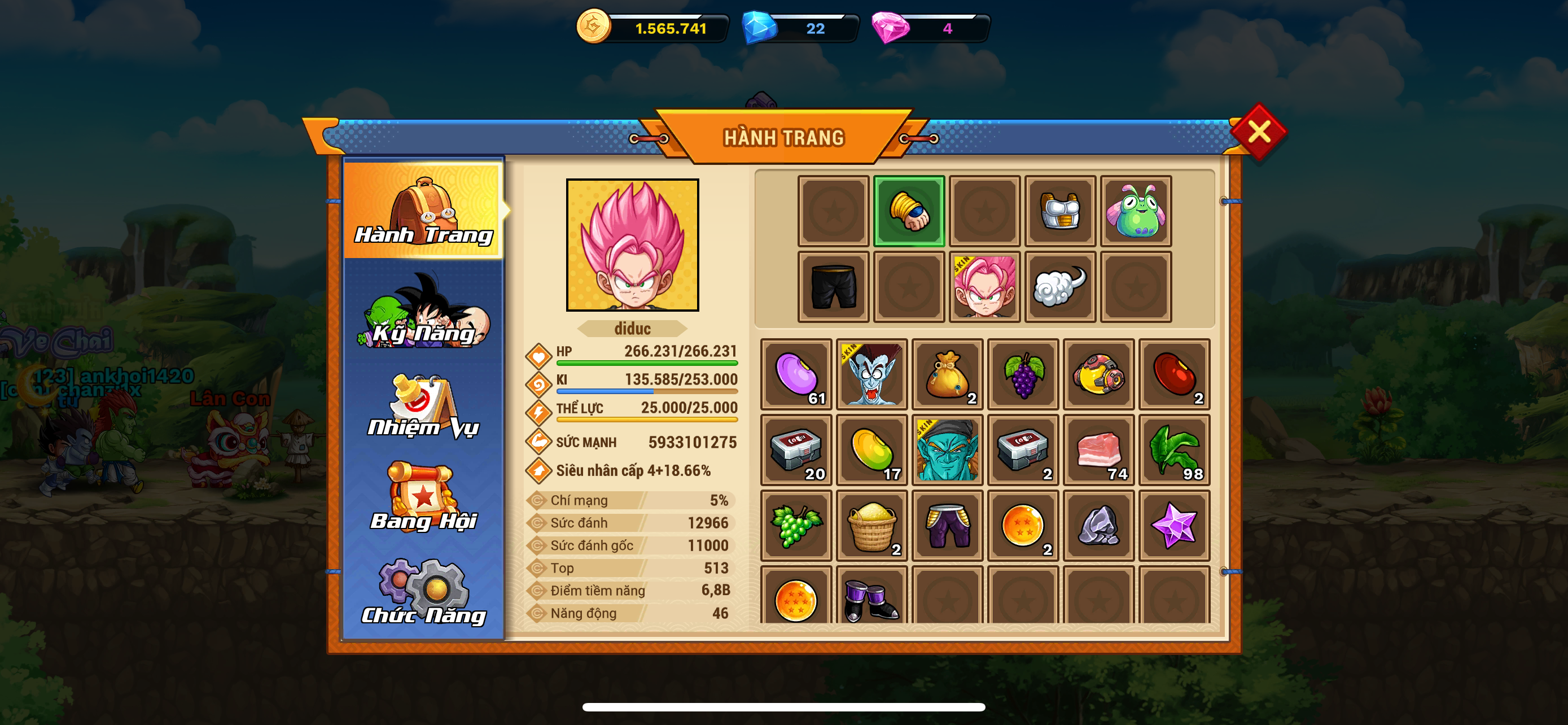Viewport: 1568px width, 725px height.
Task: Choose the equipped black shorts
Action: pos(833,287)
